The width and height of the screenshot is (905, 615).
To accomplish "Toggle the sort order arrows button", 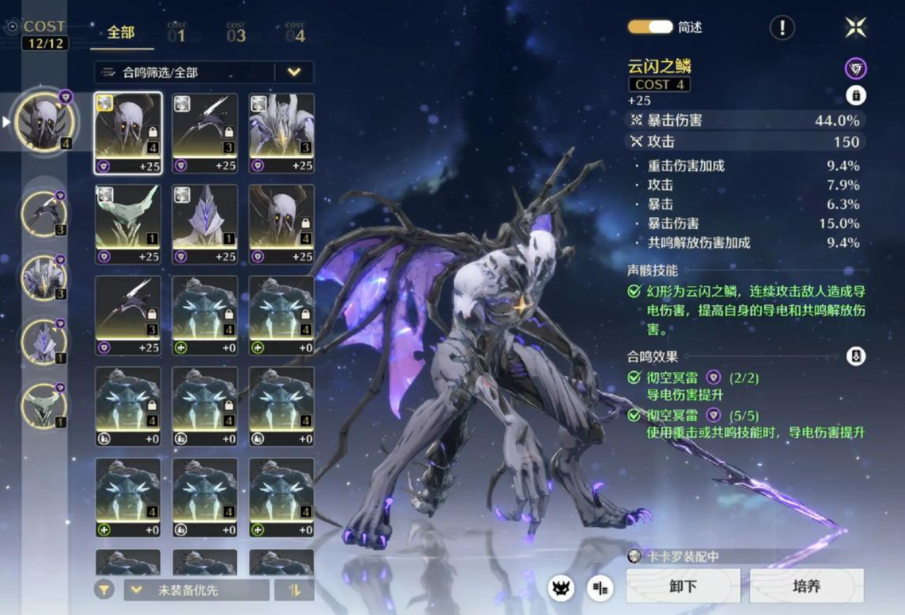I will pyautogui.click(x=294, y=590).
